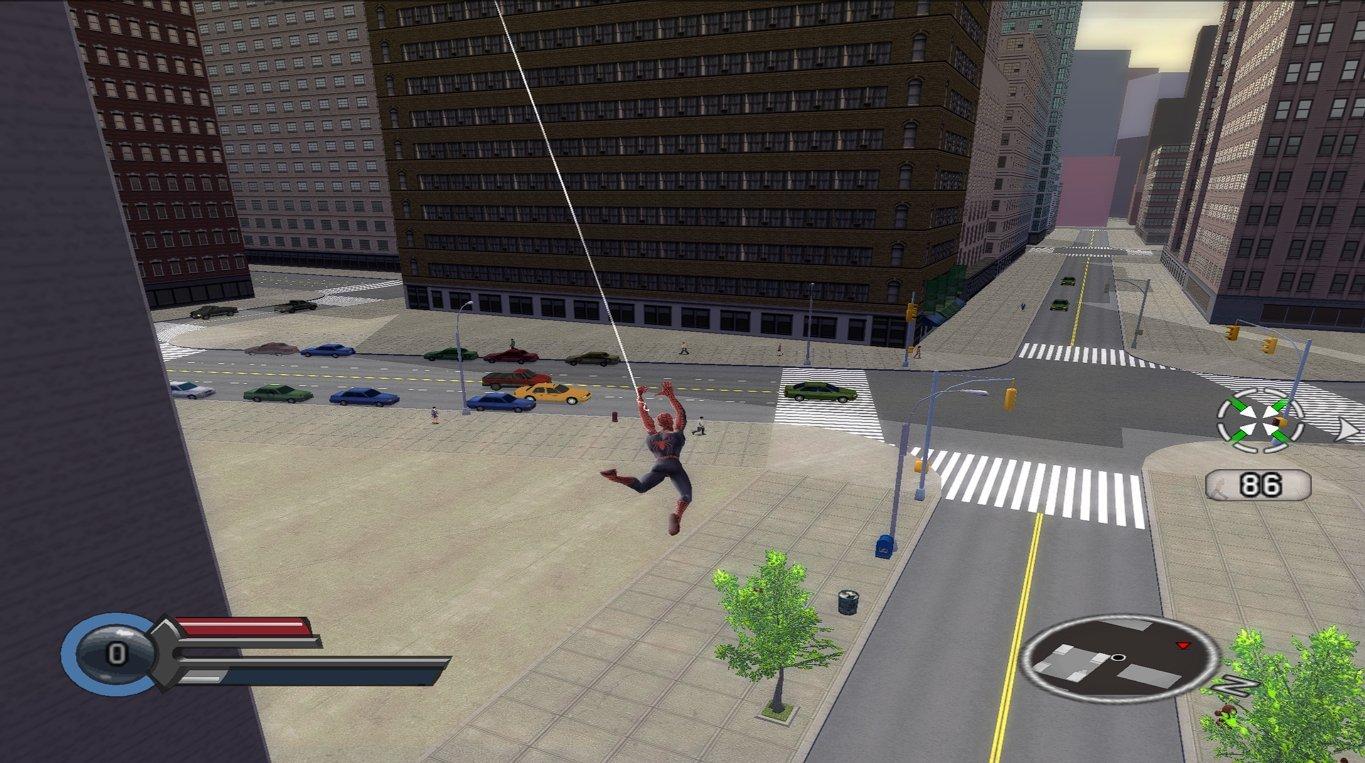Click the white arrow pointer near the compass
The width and height of the screenshot is (1365, 763).
point(1347,429)
